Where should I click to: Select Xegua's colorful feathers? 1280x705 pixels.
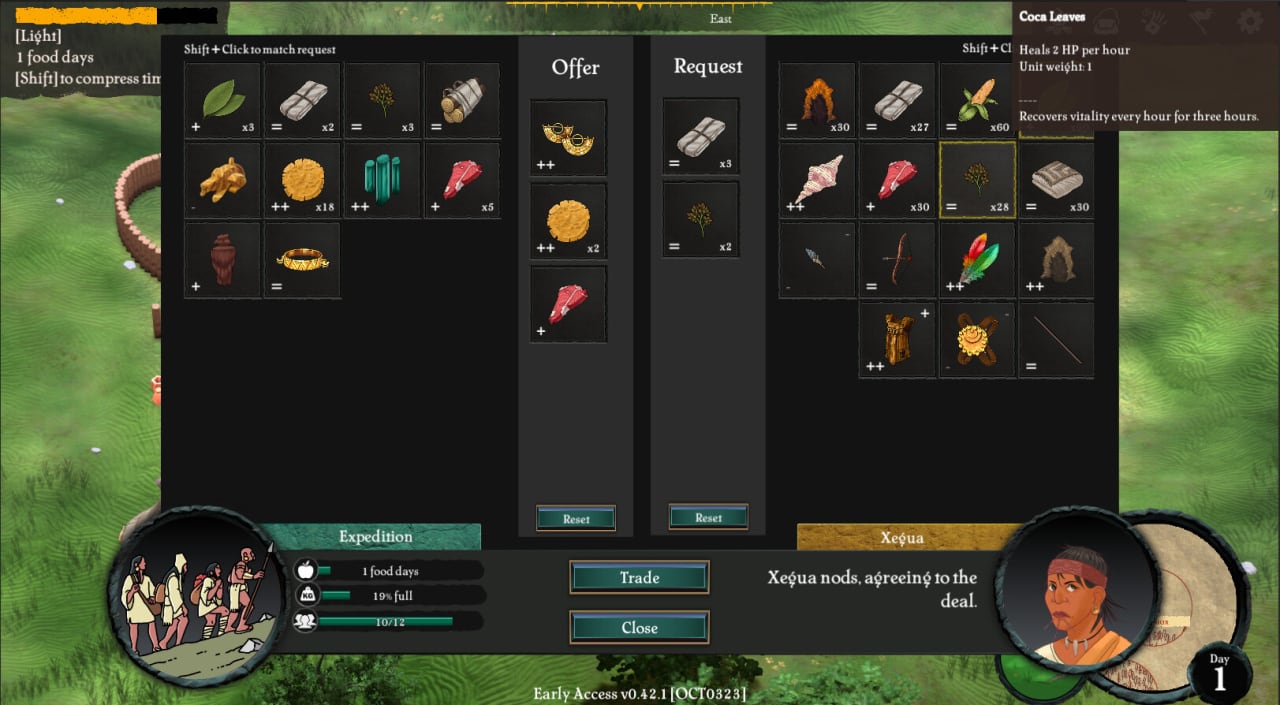tap(977, 260)
